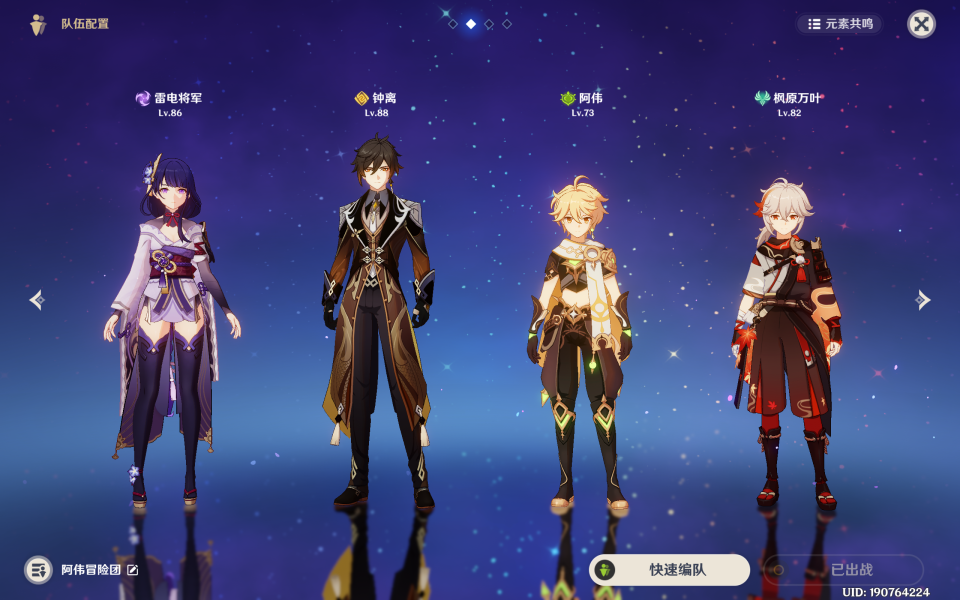Open the party list icon at bottom left
This screenshot has width=960, height=600.
(38, 570)
